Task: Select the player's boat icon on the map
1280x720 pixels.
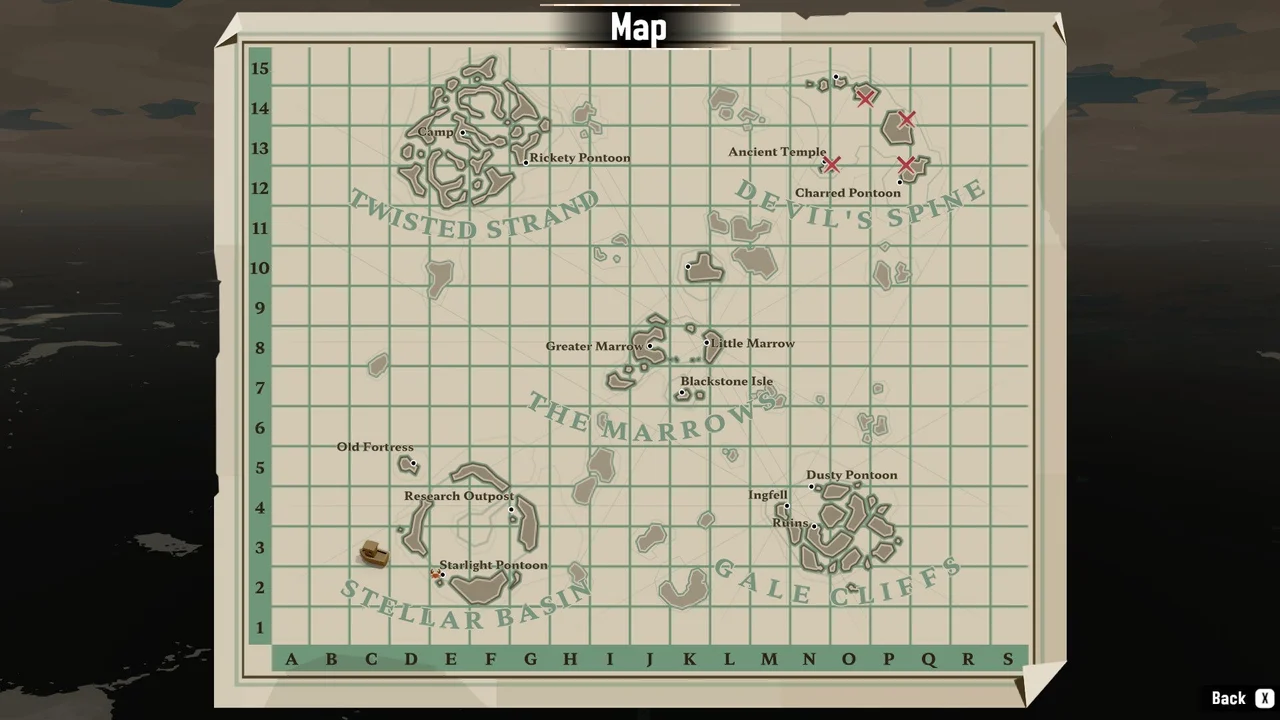Action: point(373,554)
